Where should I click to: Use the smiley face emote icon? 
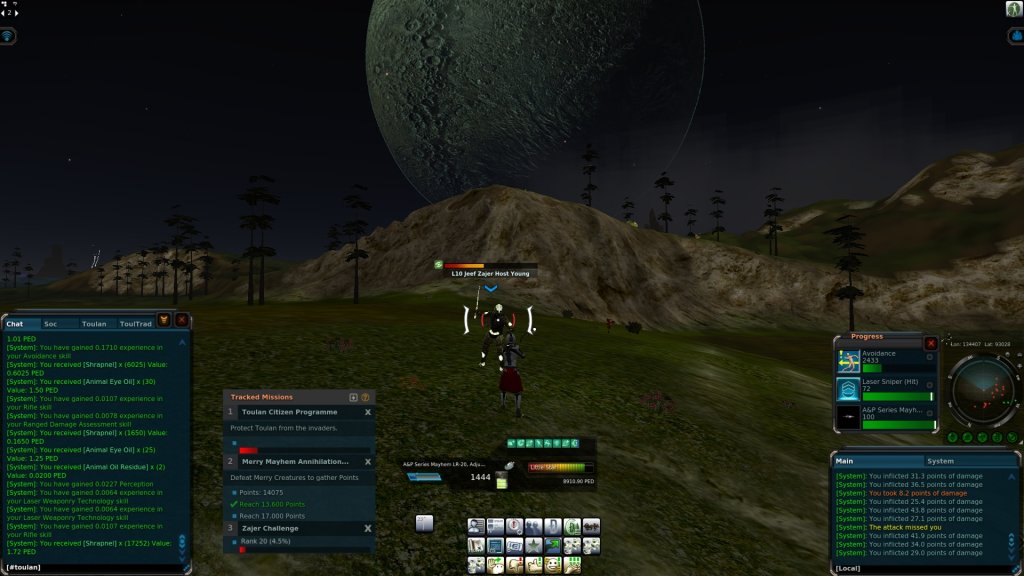[553, 565]
